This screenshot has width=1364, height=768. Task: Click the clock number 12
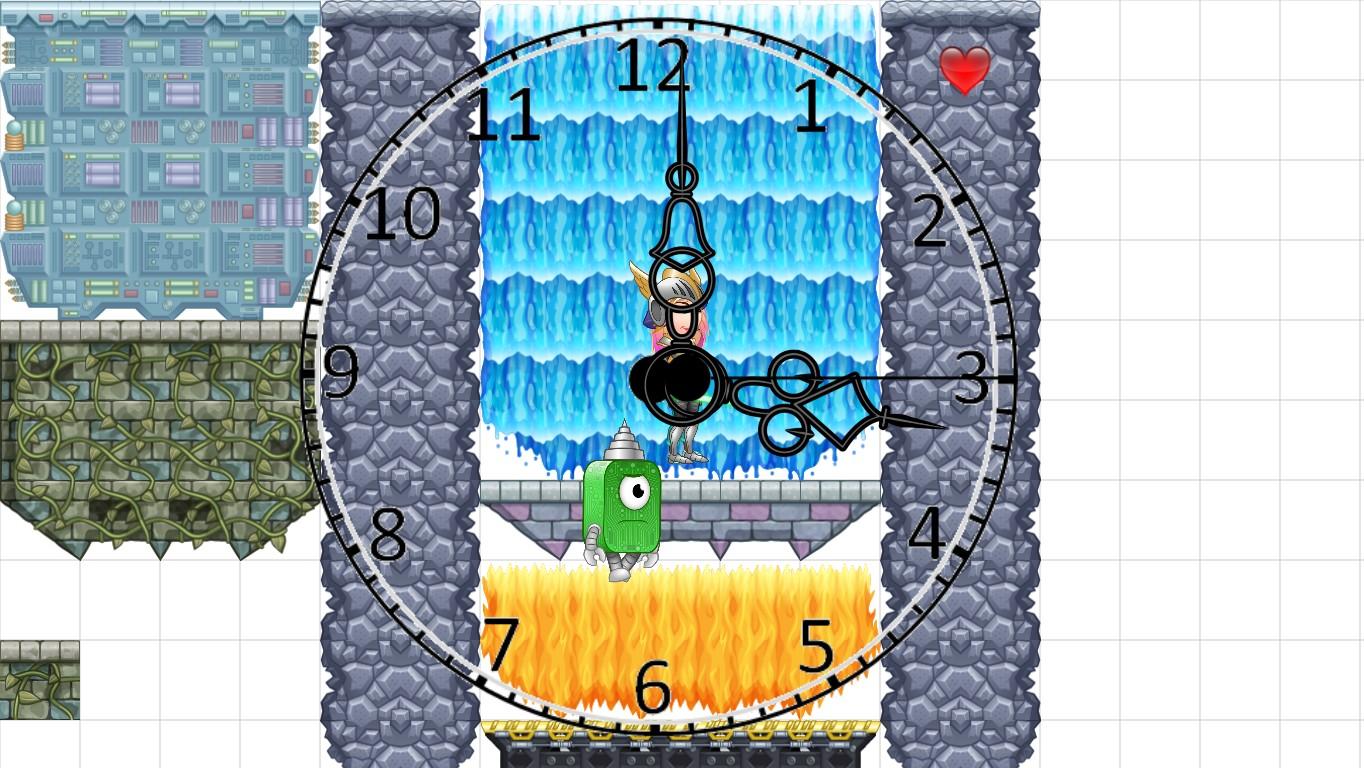pyautogui.click(x=655, y=65)
